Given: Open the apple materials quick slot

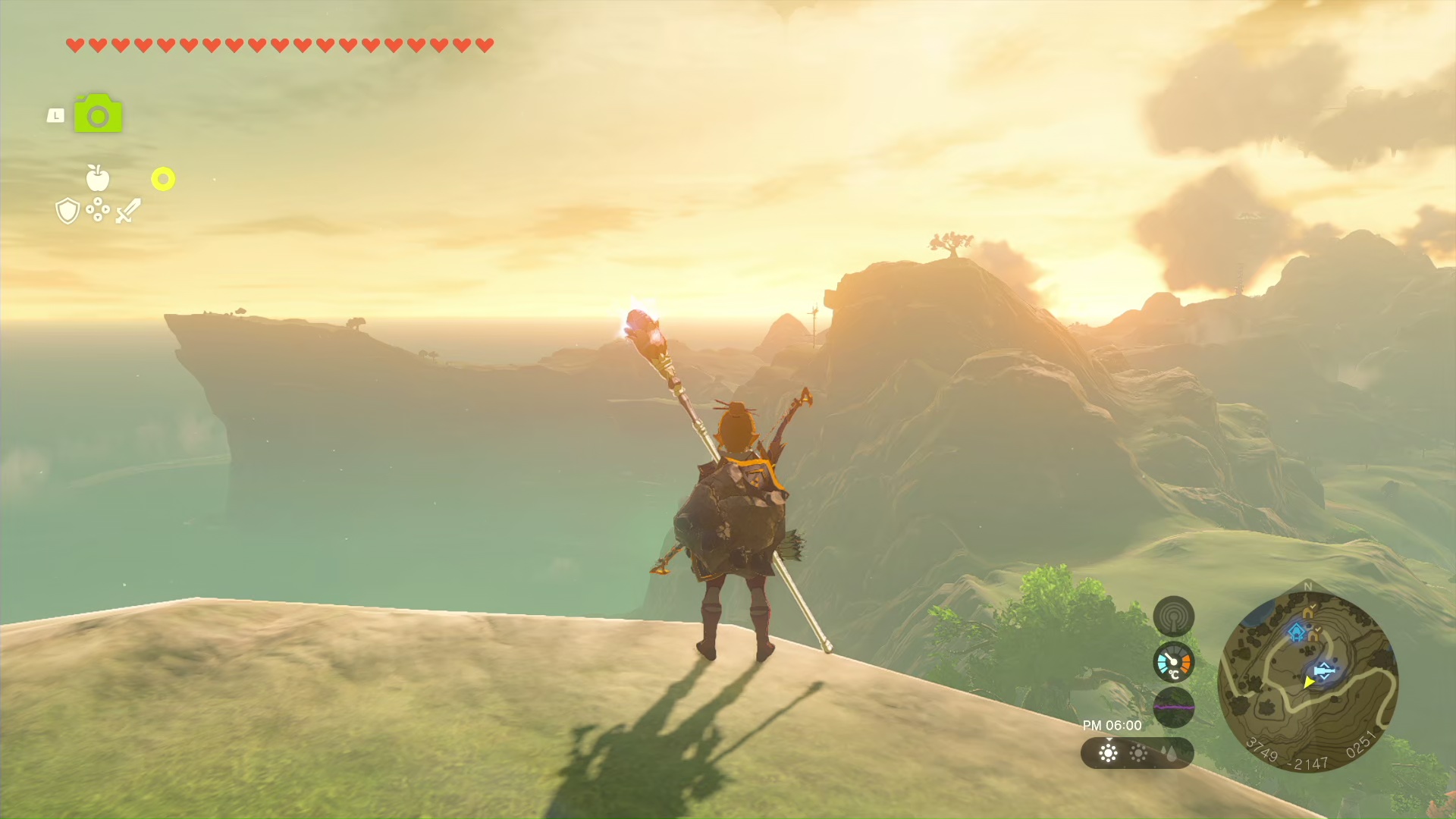Looking at the screenshot, I should [98, 178].
